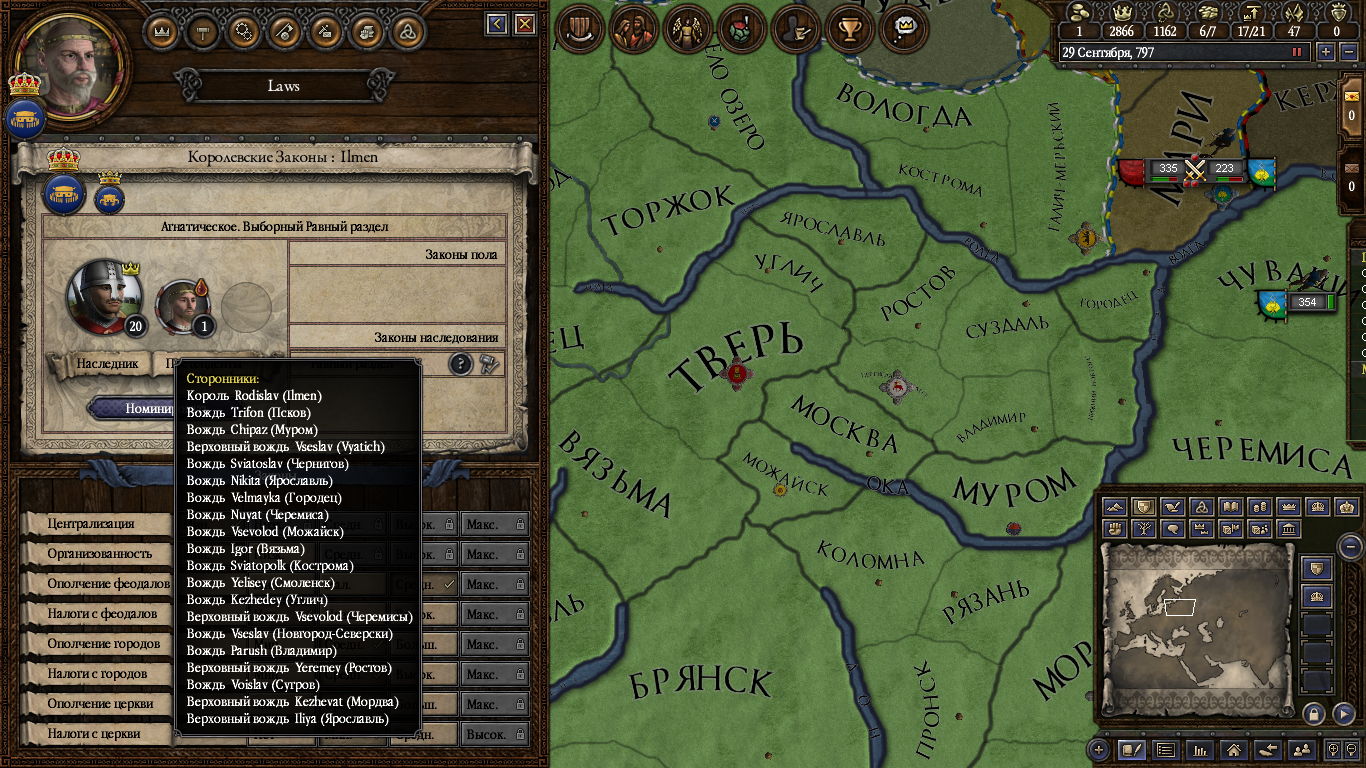Toggle pause on the date bar
This screenshot has width=1366, height=768.
pyautogui.click(x=1298, y=52)
